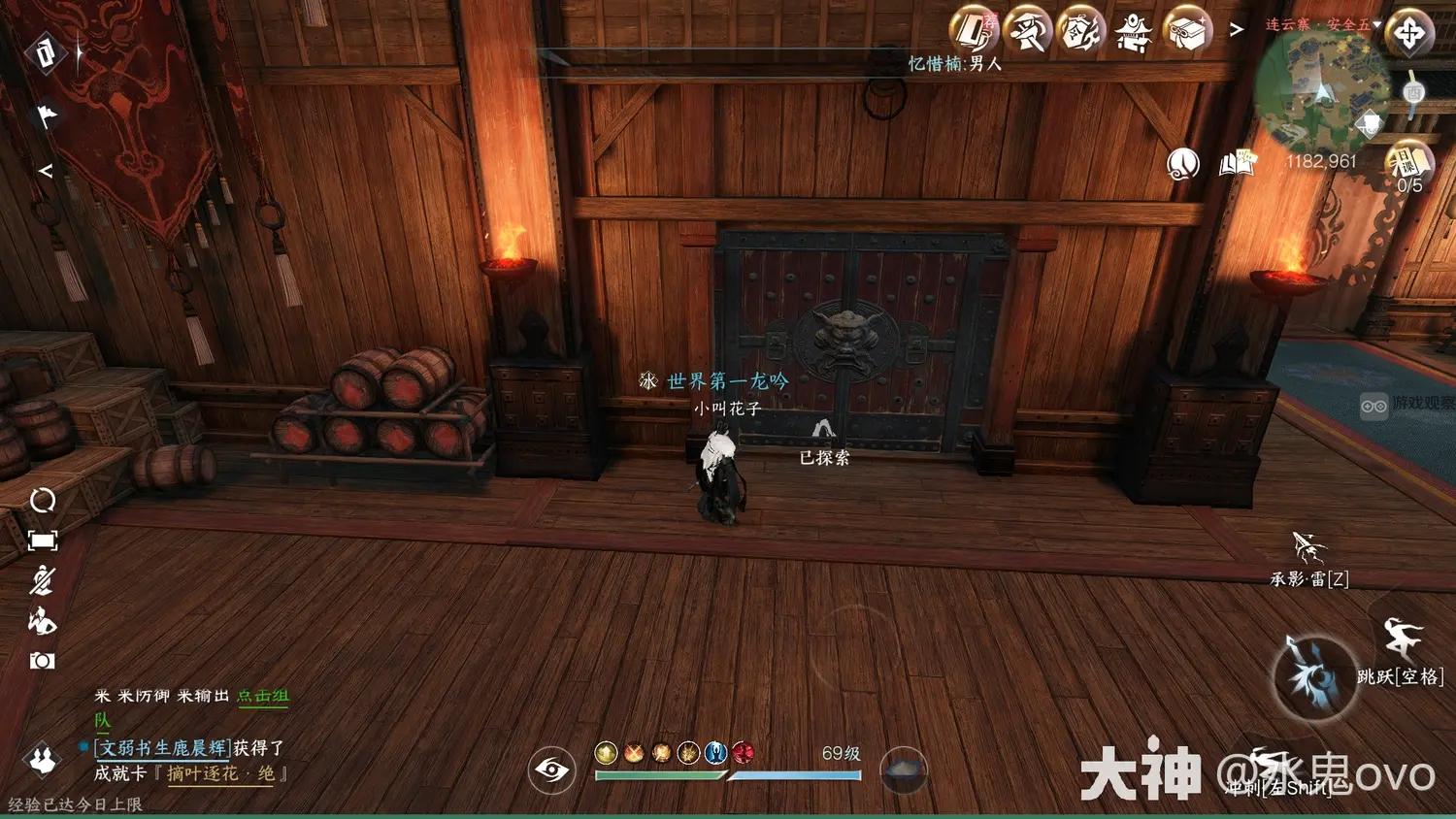Click the circular refresh arrows icon
Image resolution: width=1456 pixels, height=819 pixels.
tap(43, 501)
